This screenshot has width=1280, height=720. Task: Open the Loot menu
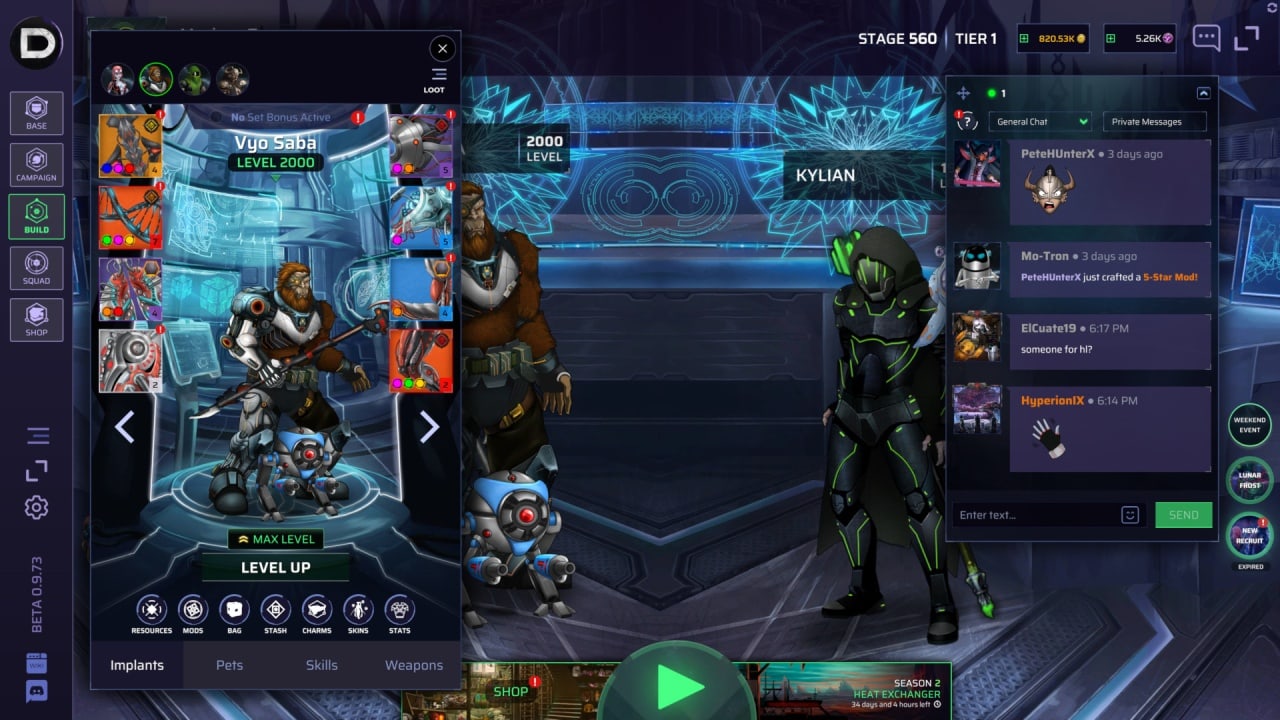pos(437,79)
